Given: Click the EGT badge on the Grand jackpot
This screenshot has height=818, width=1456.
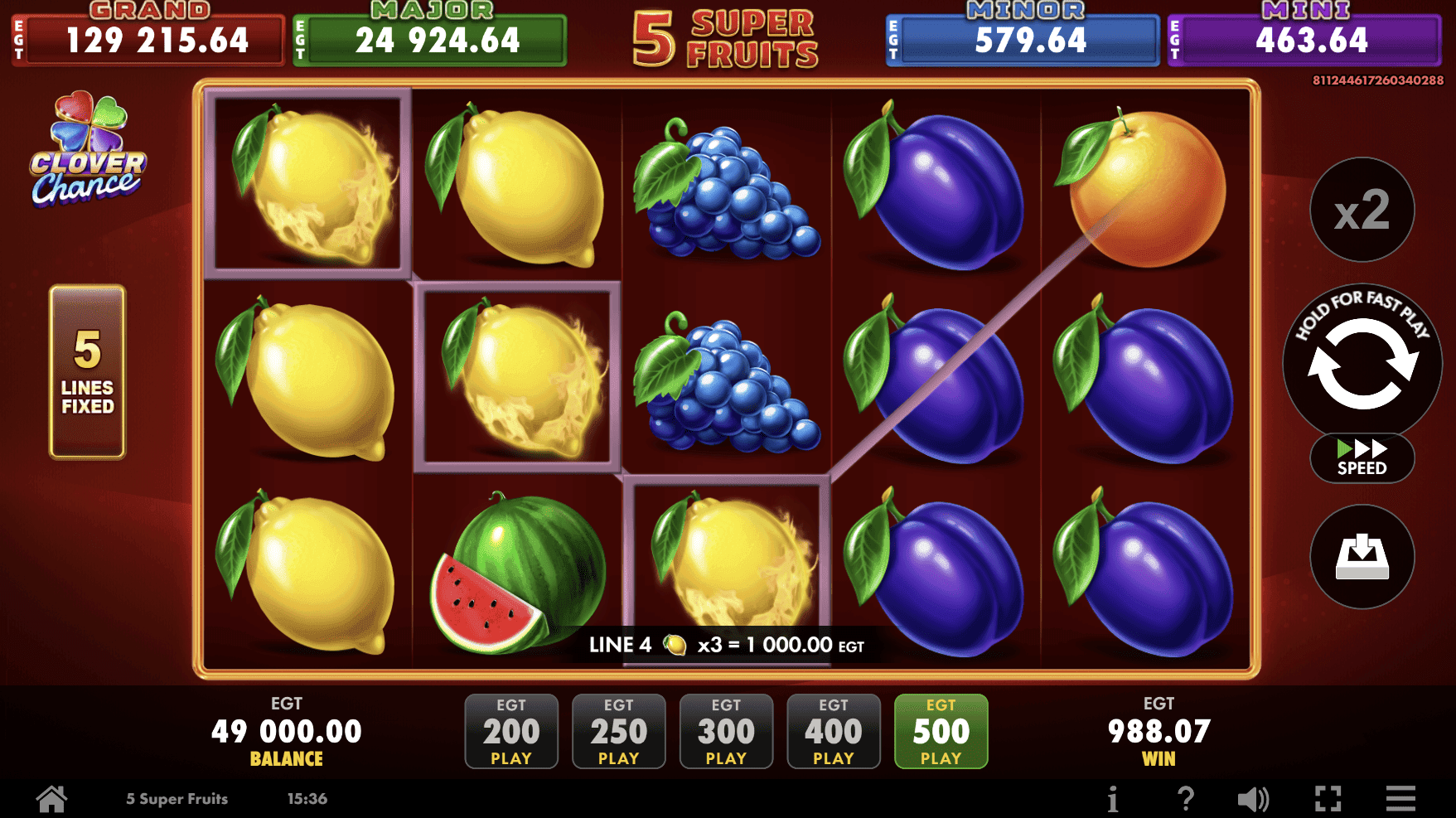Looking at the screenshot, I should click(x=18, y=39).
